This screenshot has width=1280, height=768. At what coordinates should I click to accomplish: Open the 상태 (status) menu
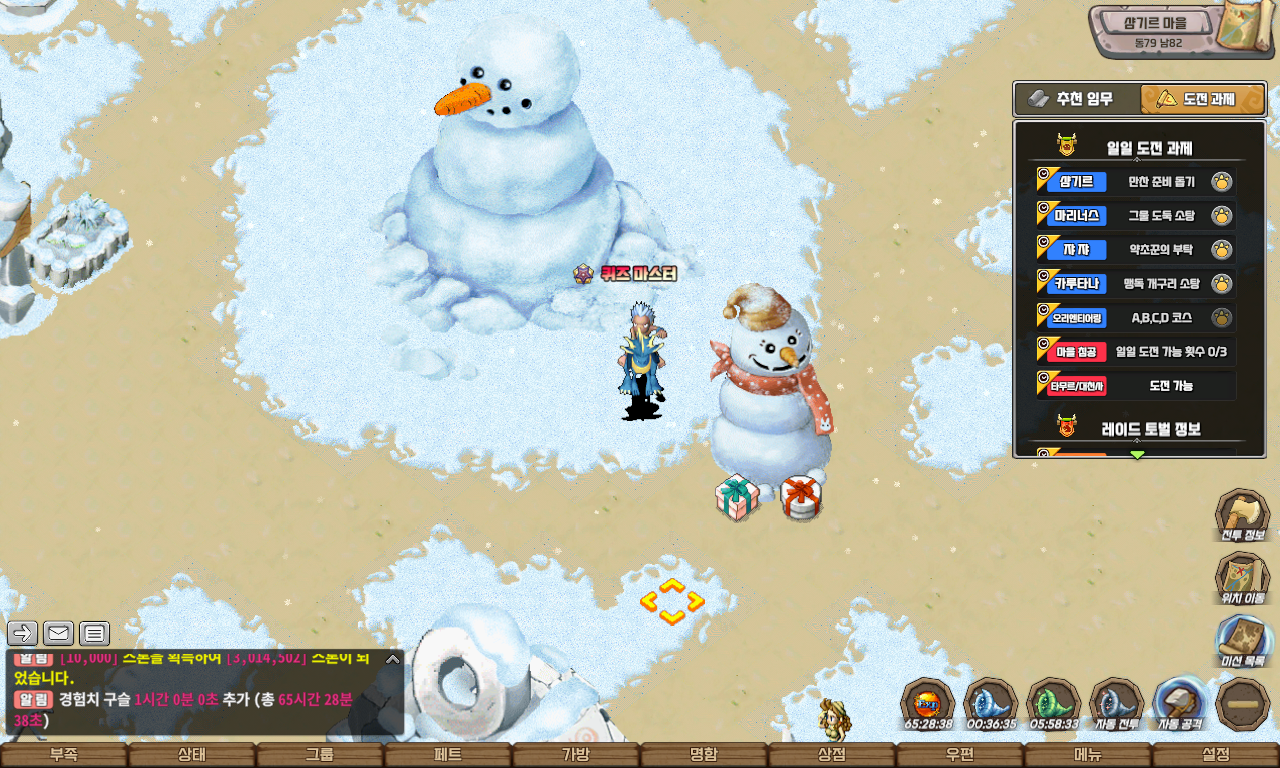(192, 755)
